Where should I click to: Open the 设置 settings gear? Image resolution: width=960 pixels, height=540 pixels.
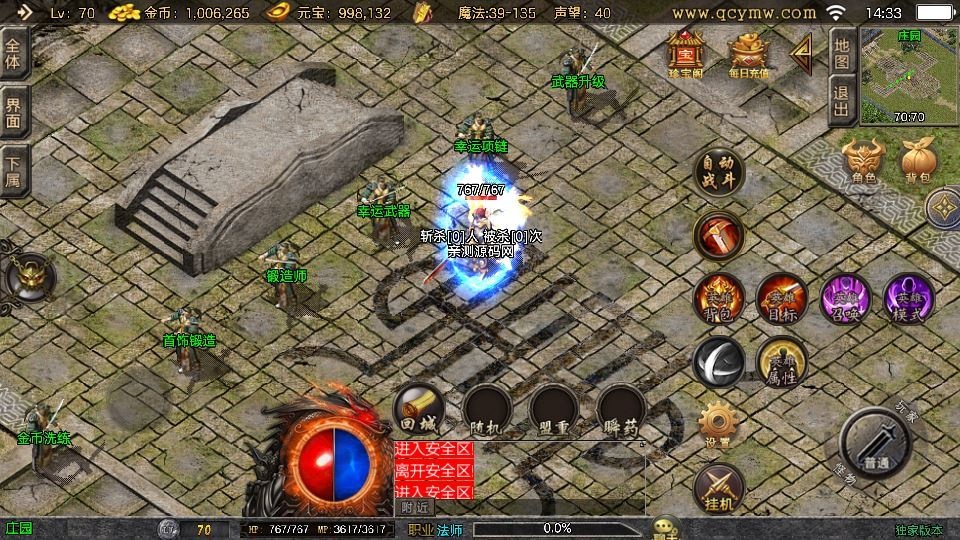pos(718,424)
